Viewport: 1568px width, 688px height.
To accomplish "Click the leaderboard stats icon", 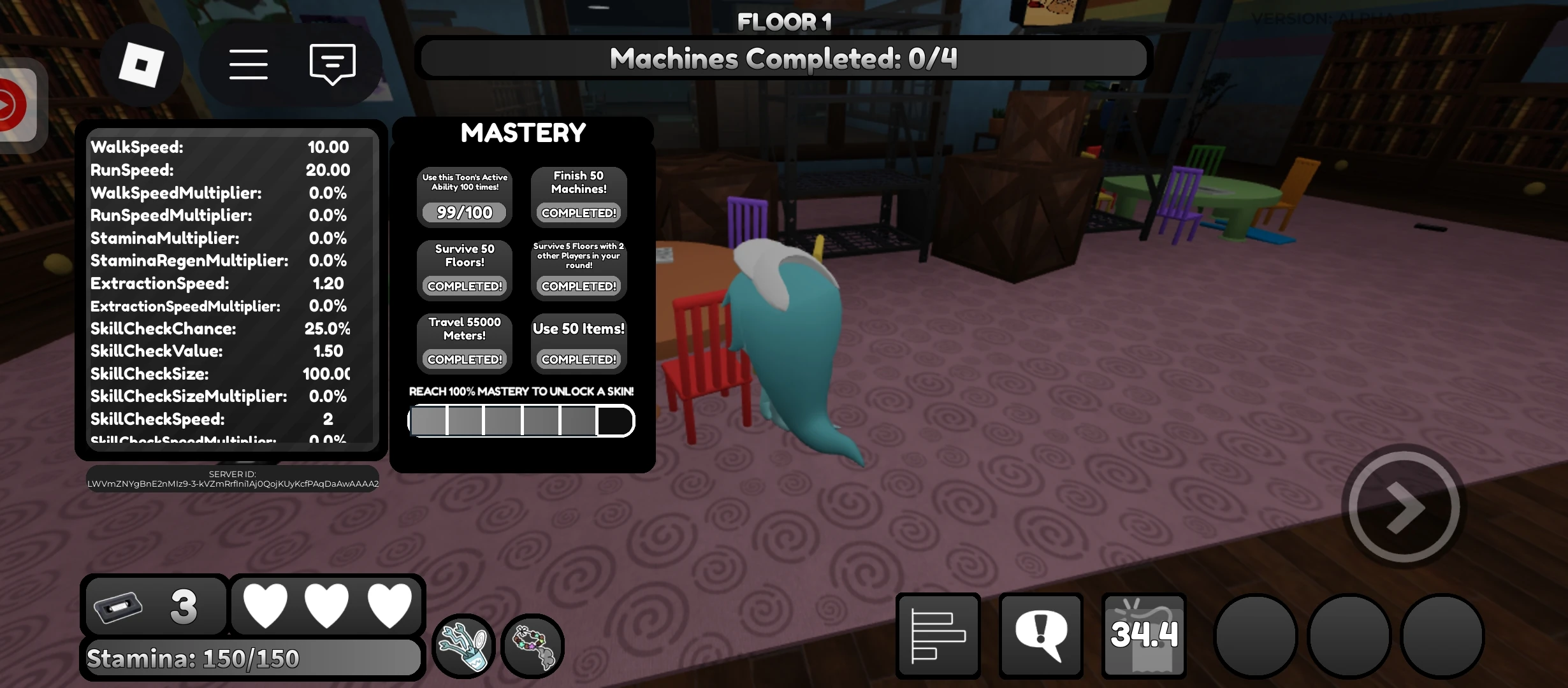I will click(936, 634).
